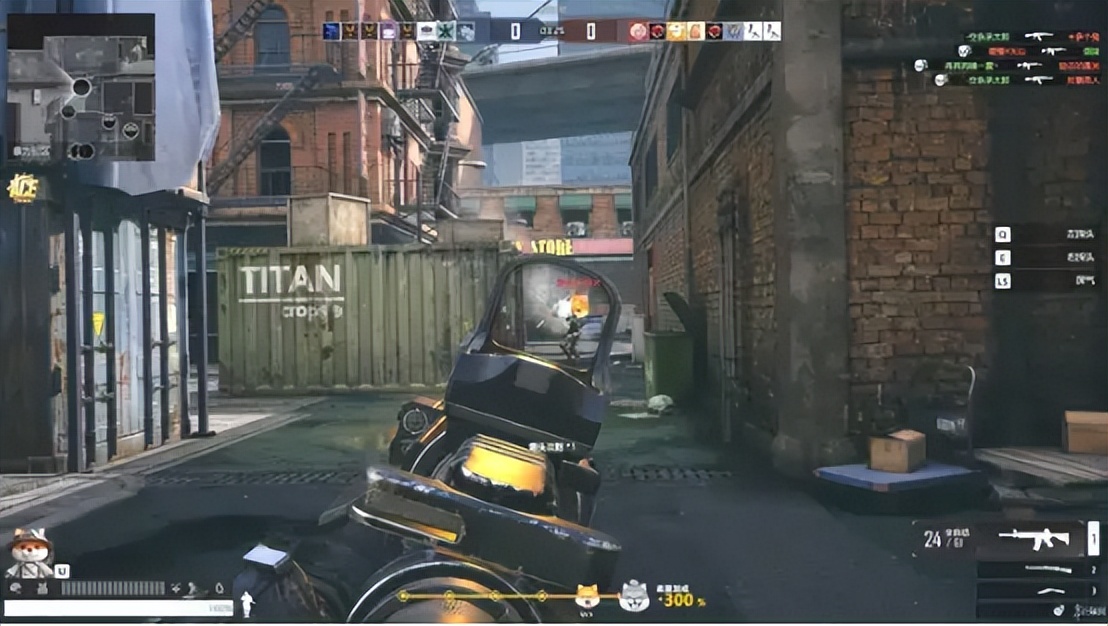Click the ACE badge
1108x626 pixels.
pyautogui.click(x=23, y=188)
